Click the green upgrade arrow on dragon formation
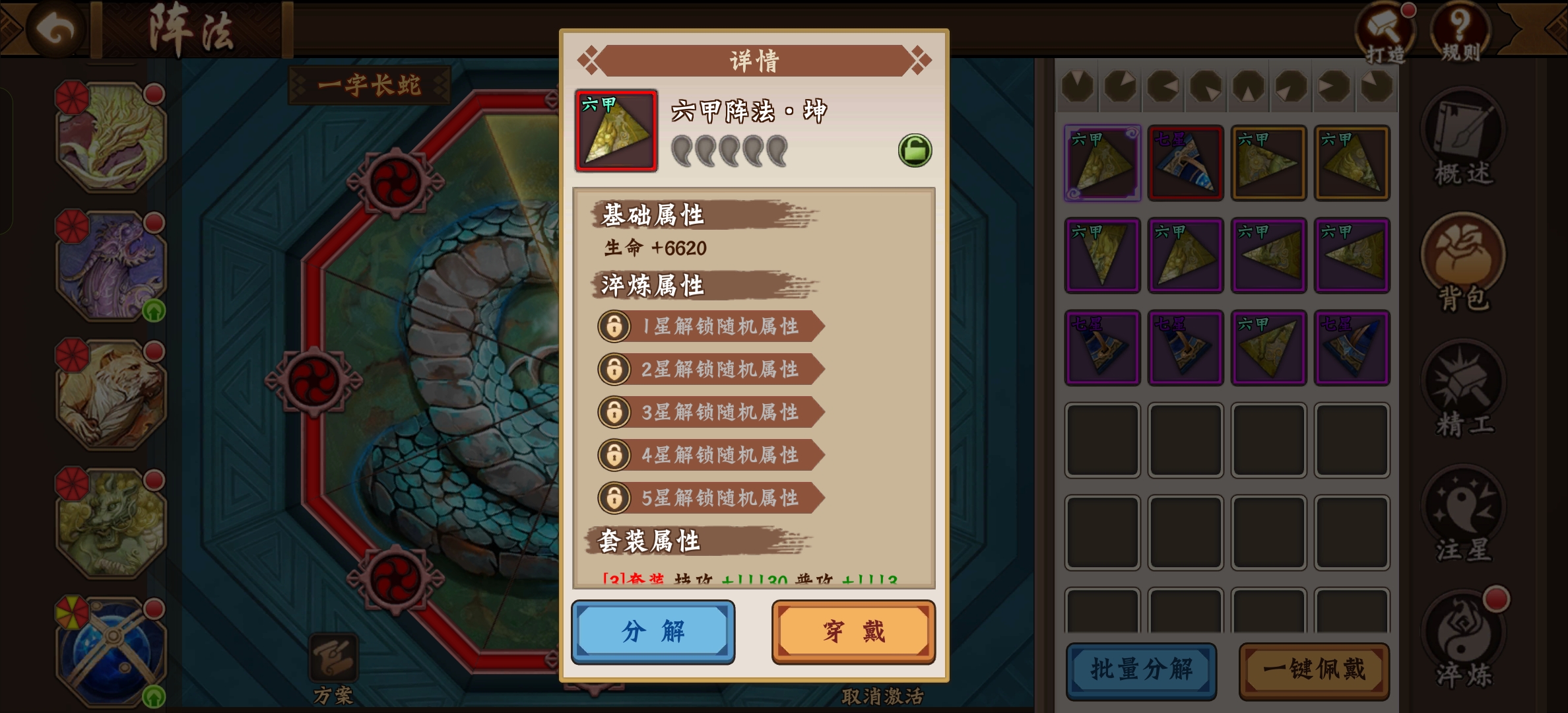1568x713 pixels. [154, 310]
